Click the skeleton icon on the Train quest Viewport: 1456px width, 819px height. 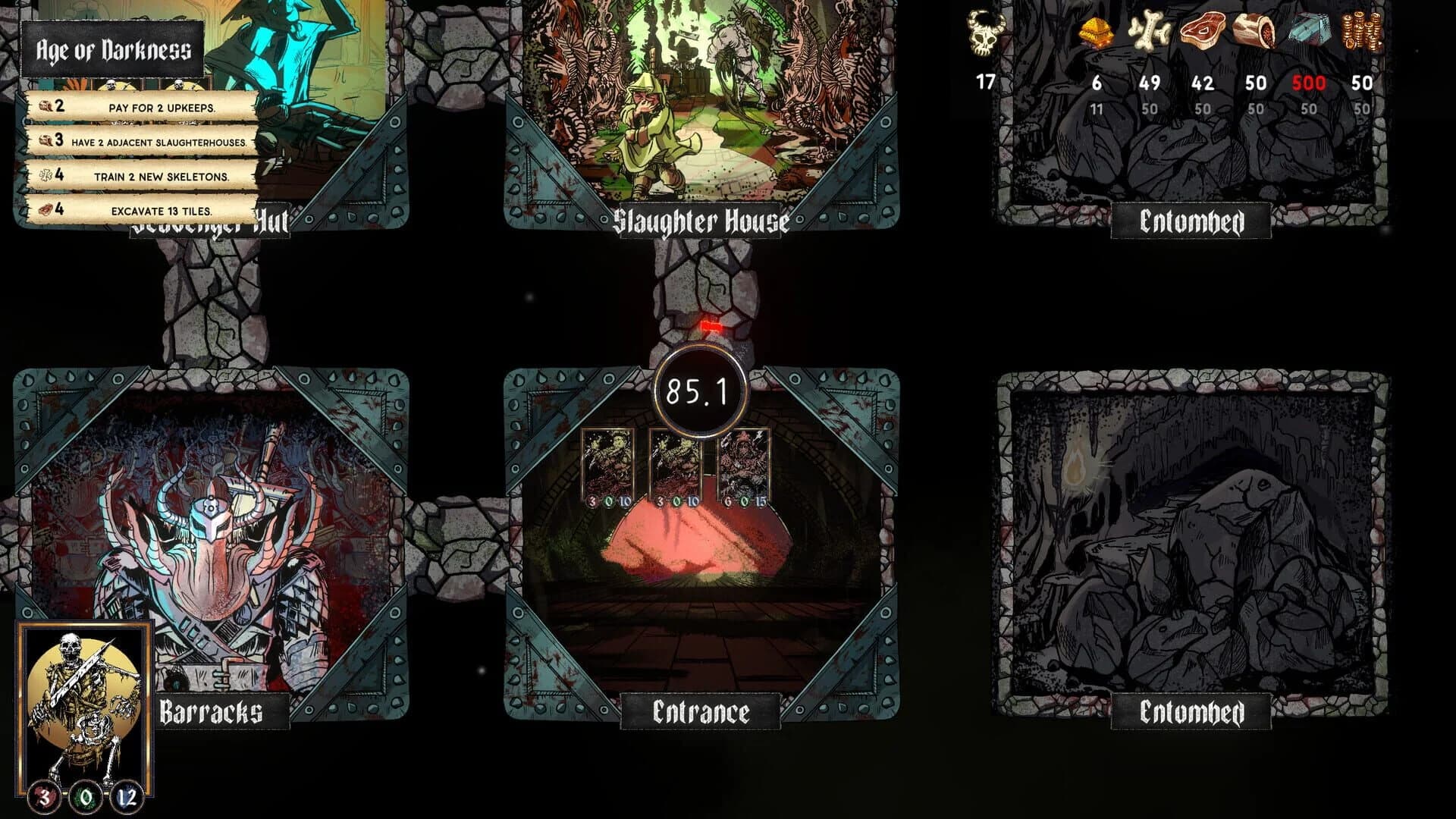coord(47,175)
